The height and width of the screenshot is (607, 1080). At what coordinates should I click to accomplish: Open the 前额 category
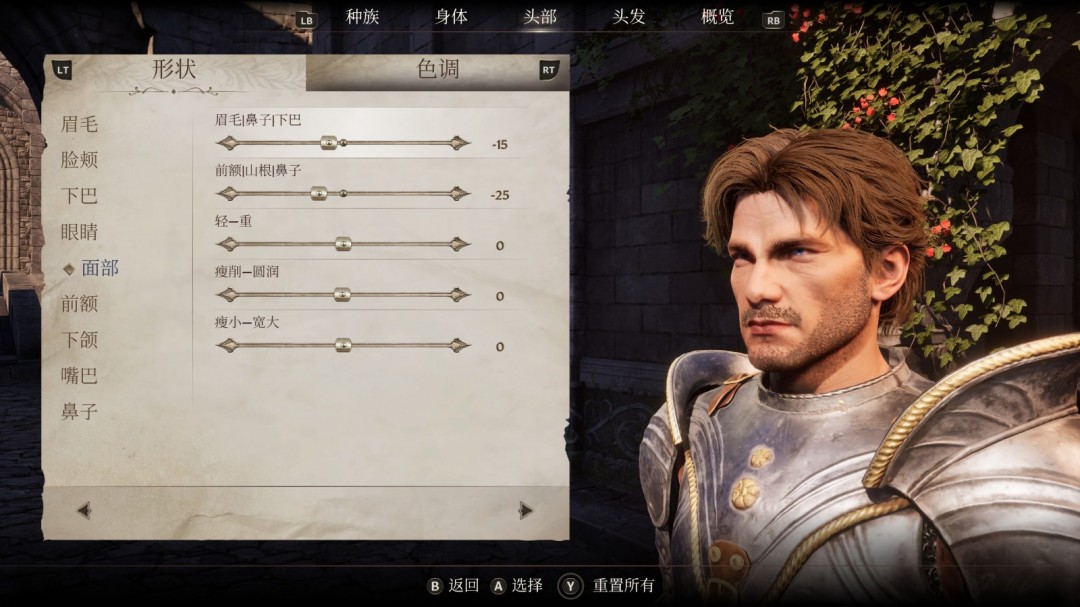[79, 304]
